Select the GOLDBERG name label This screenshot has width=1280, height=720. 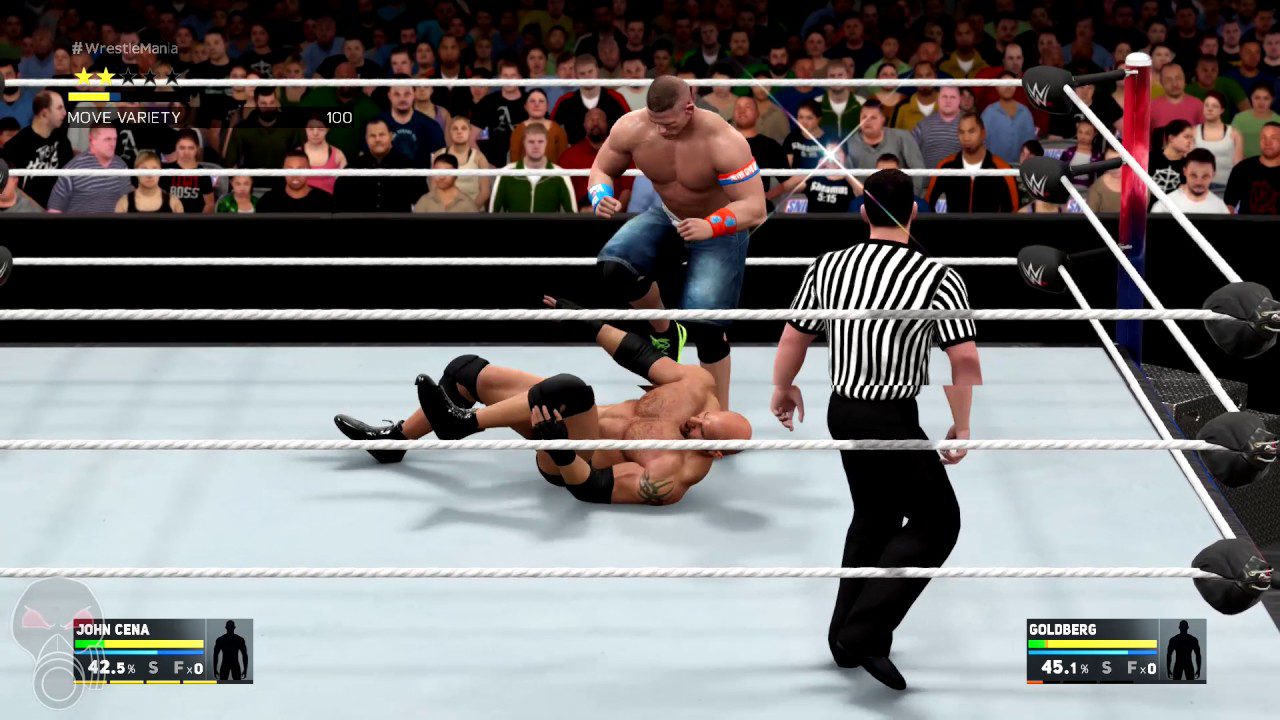coord(1062,629)
